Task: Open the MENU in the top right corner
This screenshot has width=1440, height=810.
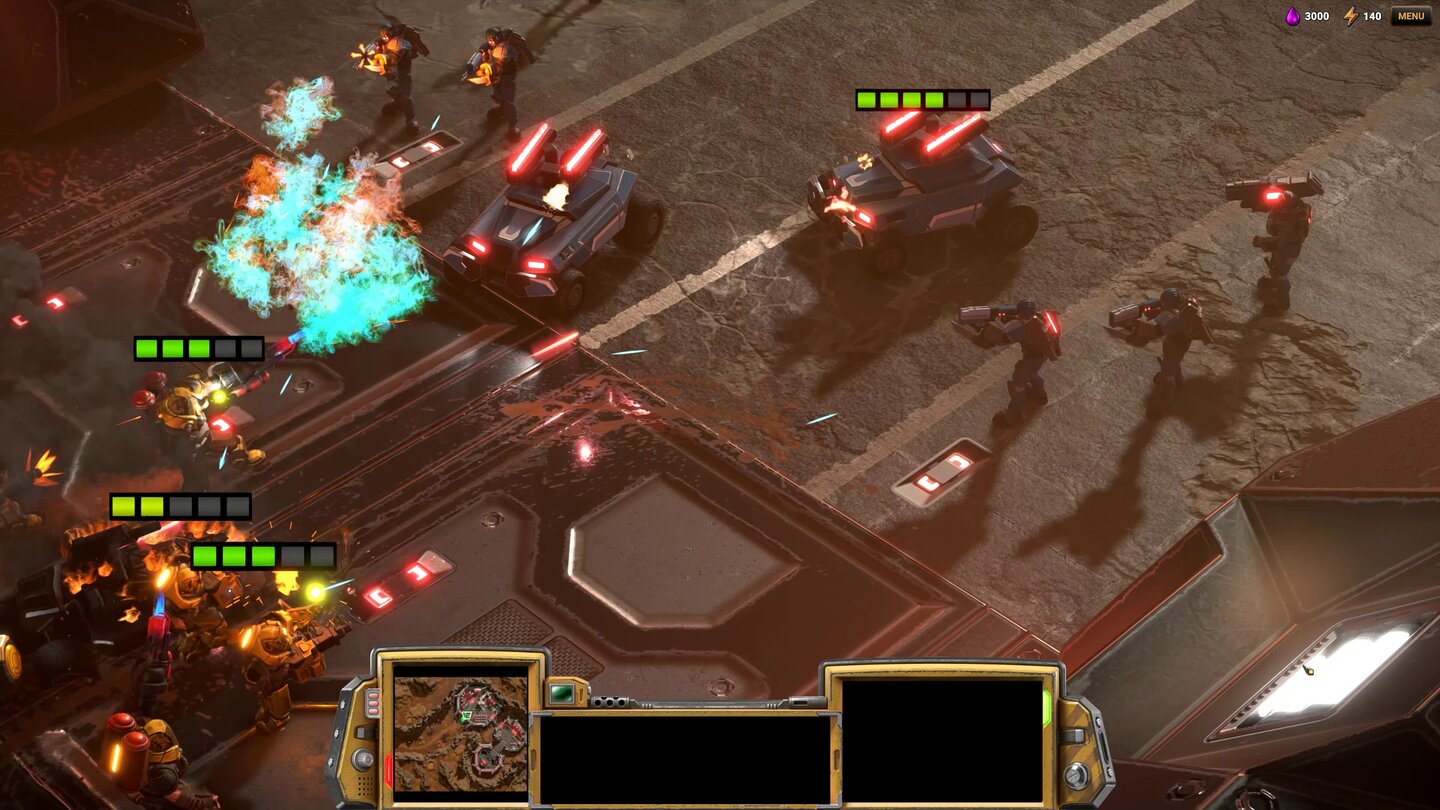Action: [x=1412, y=15]
